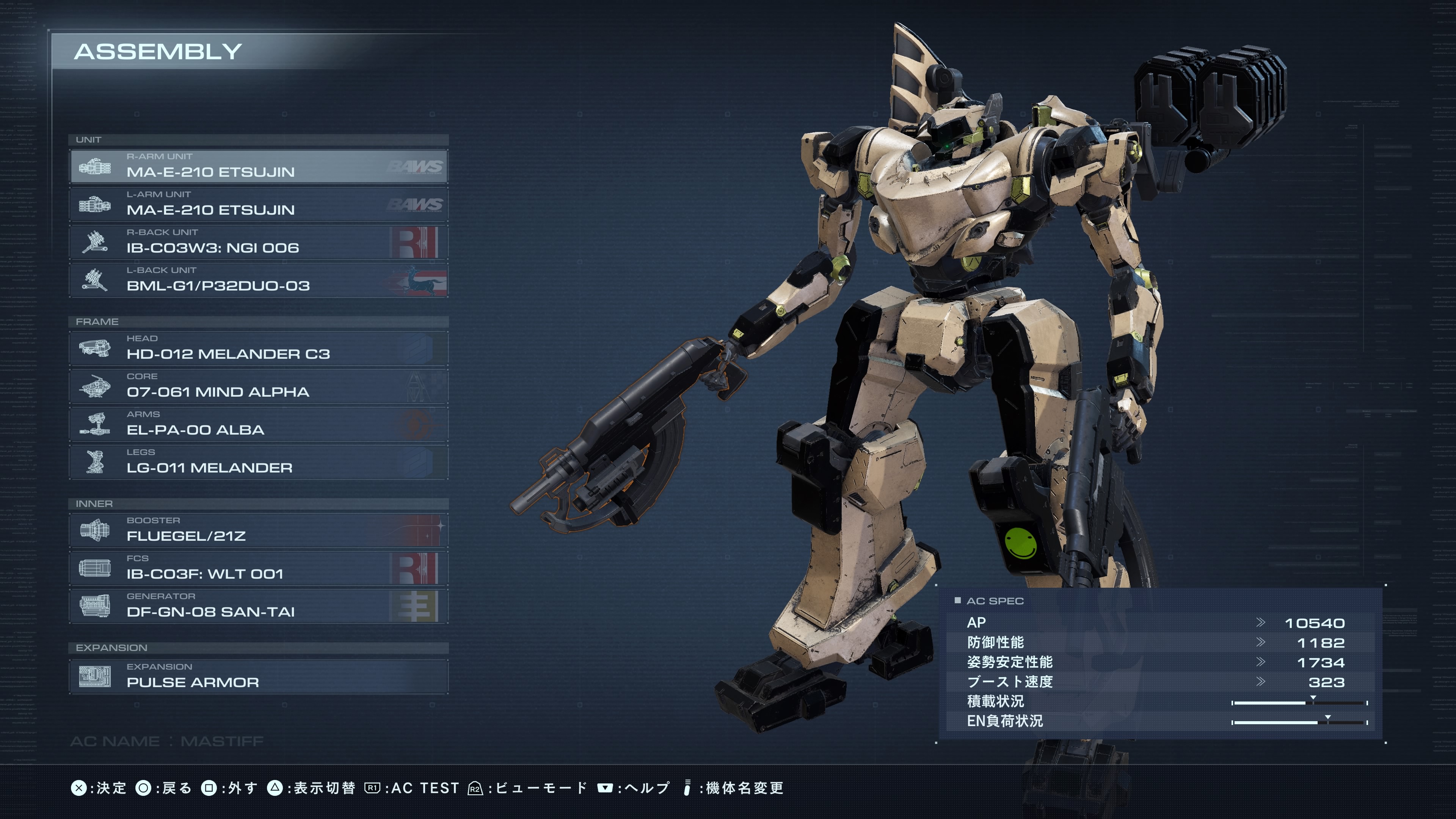Open the R-BACK UNIT IB-C03W3: NGI 006 slot
Viewport: 1456px width, 819px height.
coord(259,242)
